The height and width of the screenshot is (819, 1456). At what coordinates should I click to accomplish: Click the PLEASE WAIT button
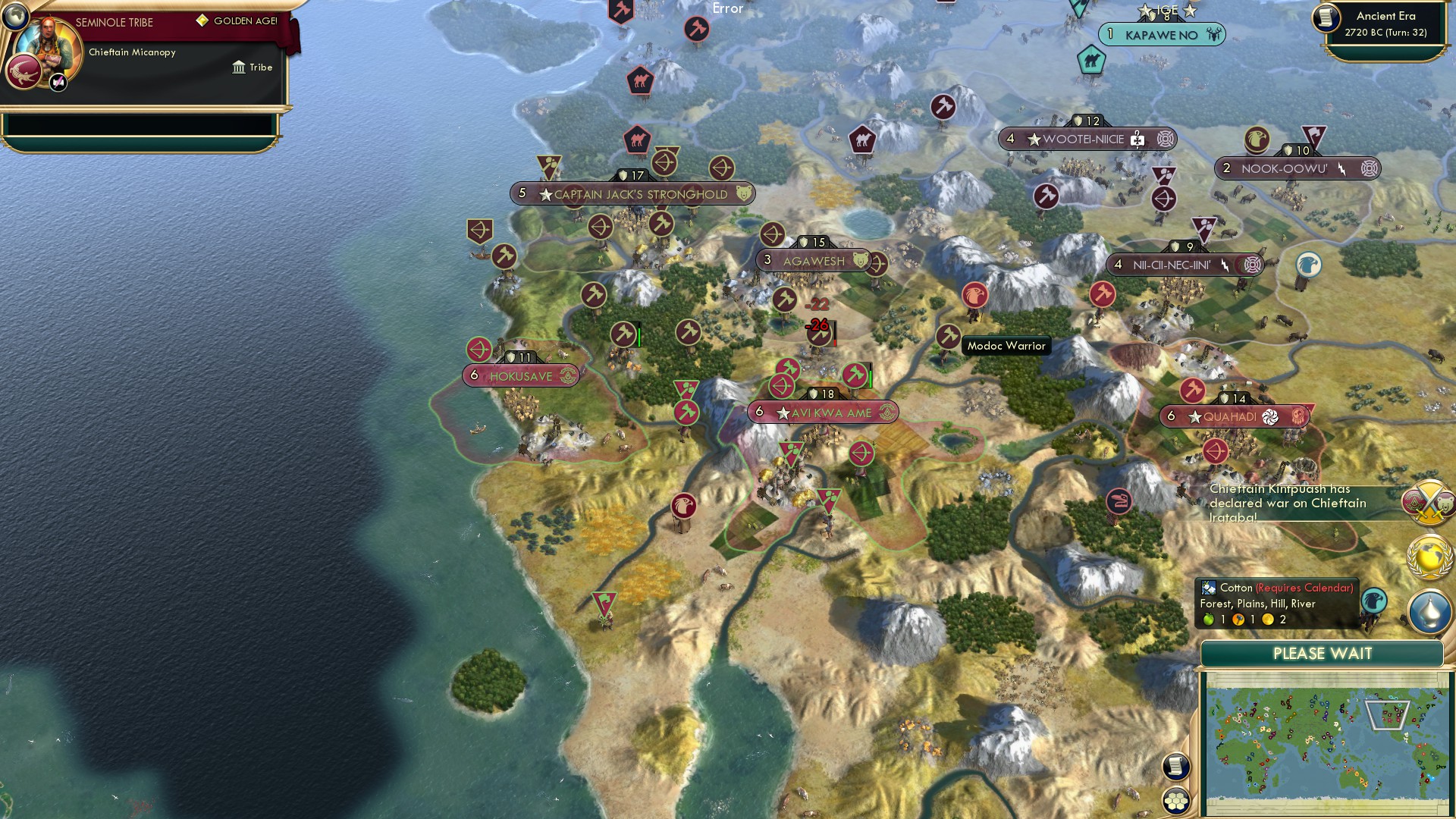(x=1323, y=653)
